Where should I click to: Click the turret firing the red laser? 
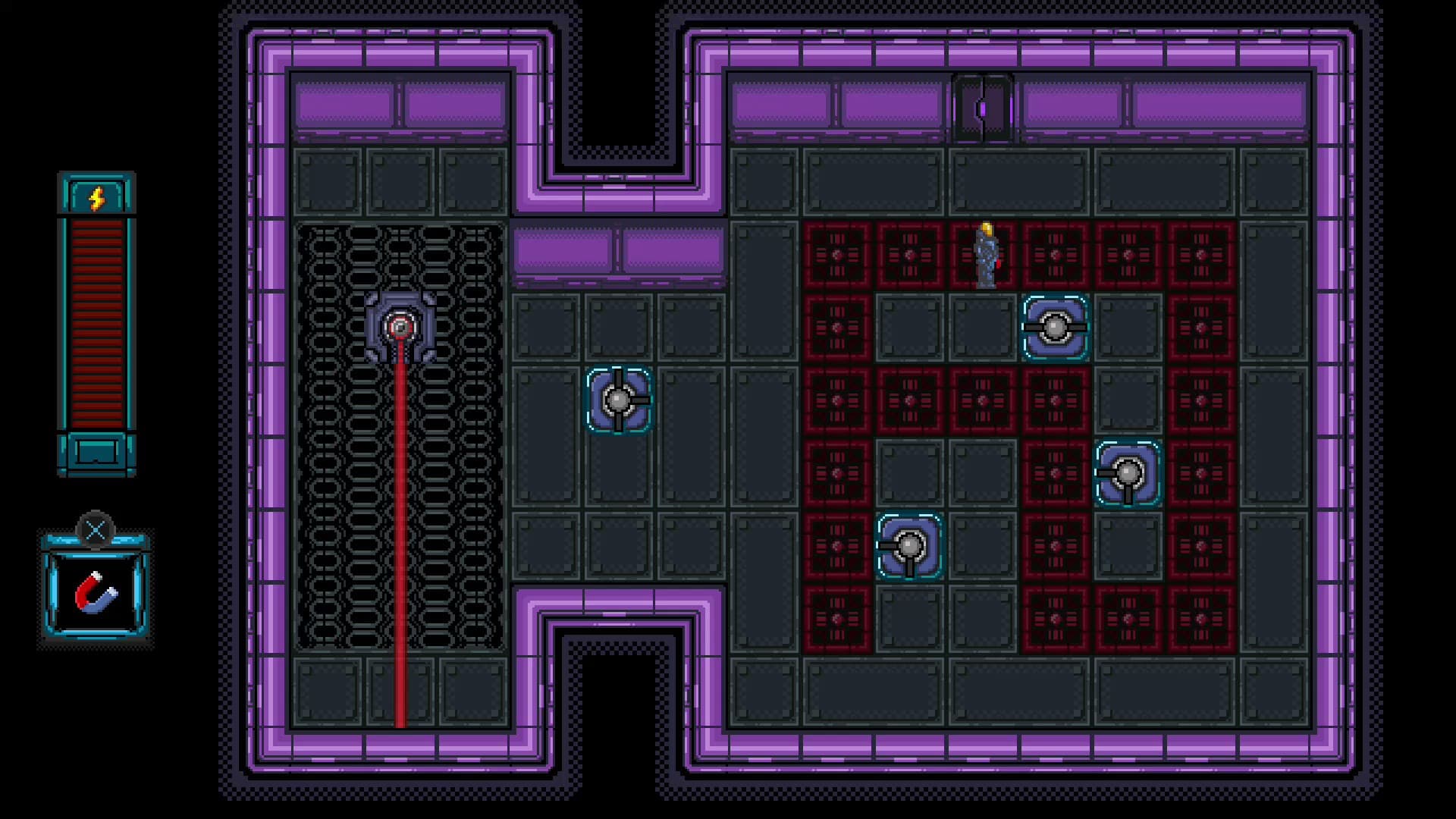click(x=400, y=328)
